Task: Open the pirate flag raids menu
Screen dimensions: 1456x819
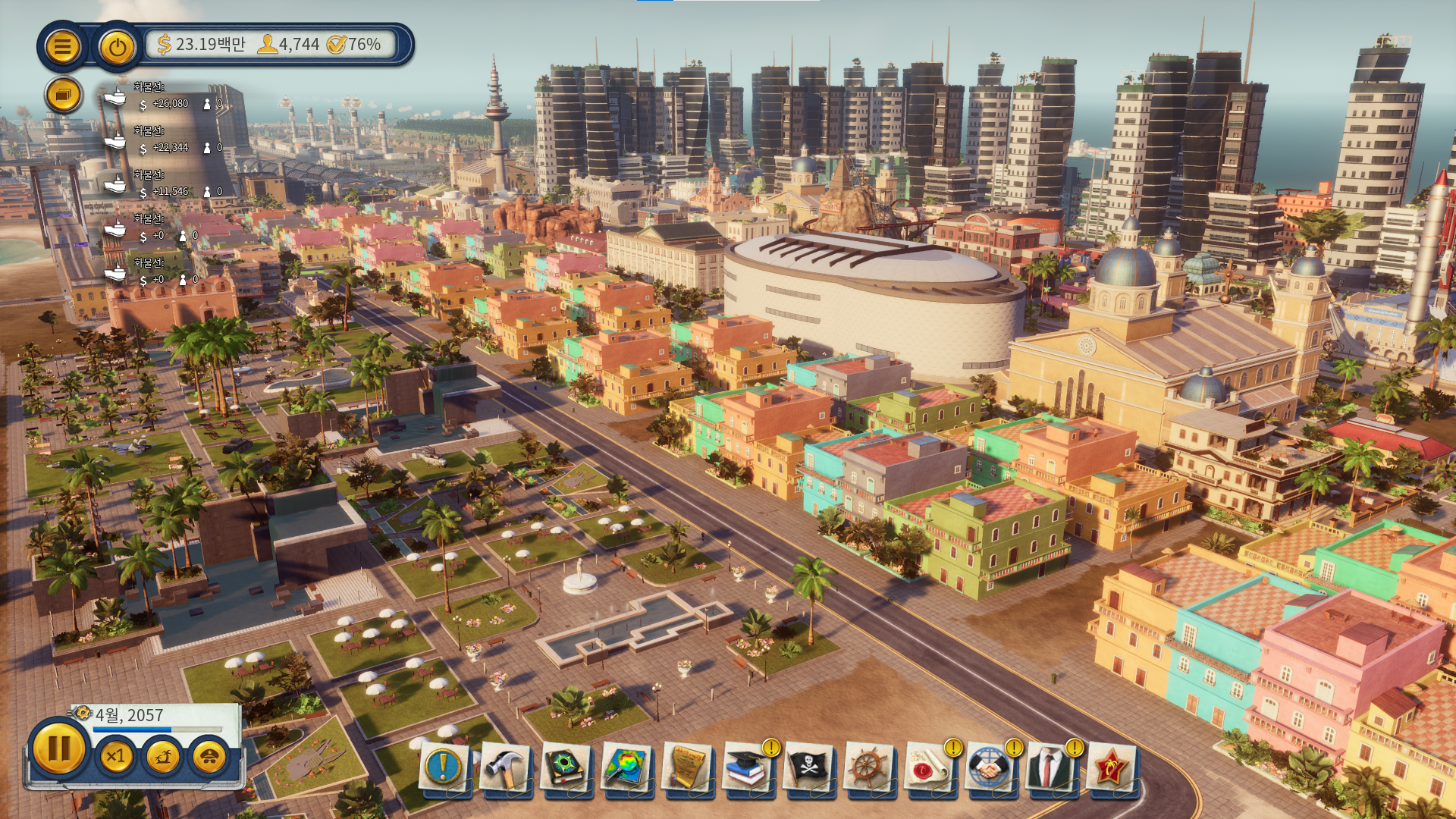Action: 808,767
